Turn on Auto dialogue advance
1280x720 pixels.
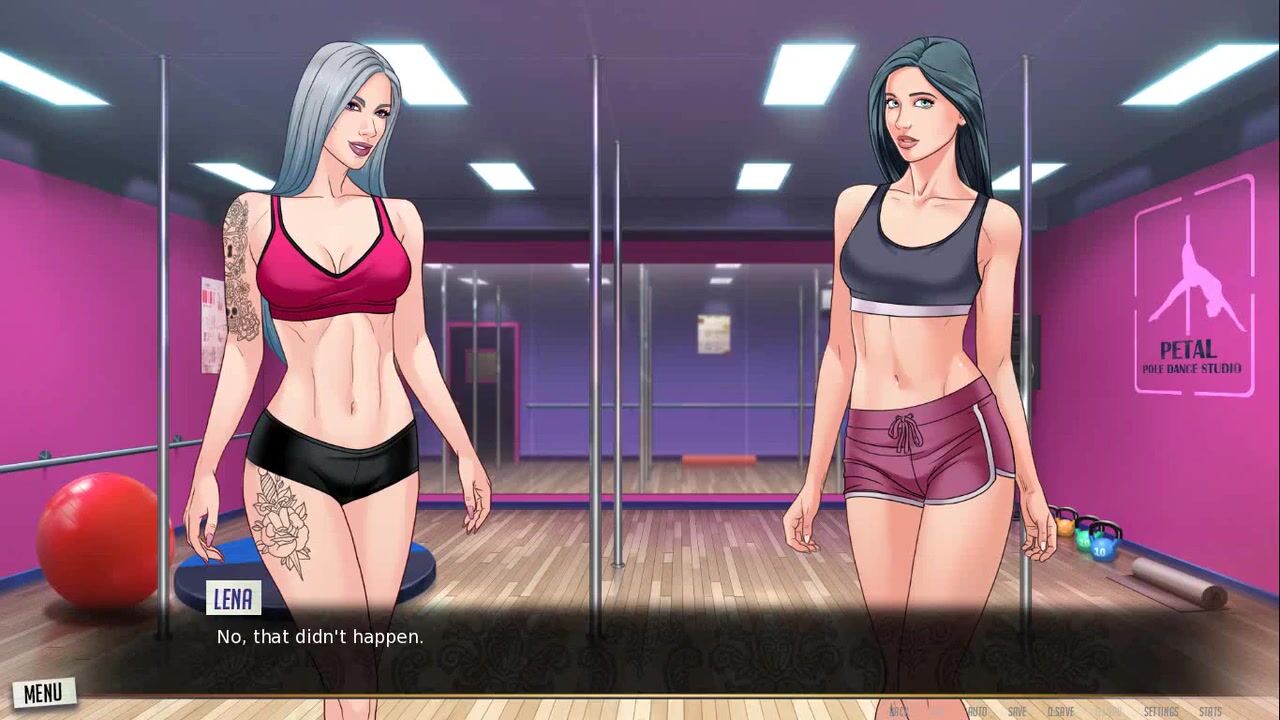click(977, 711)
